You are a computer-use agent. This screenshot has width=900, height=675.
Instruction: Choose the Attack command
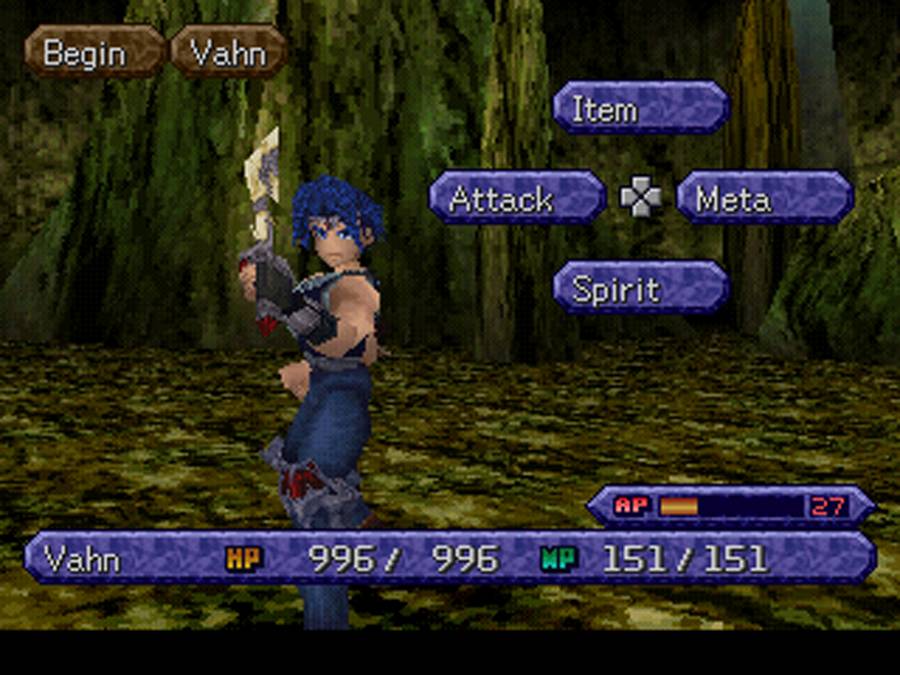(x=516, y=198)
